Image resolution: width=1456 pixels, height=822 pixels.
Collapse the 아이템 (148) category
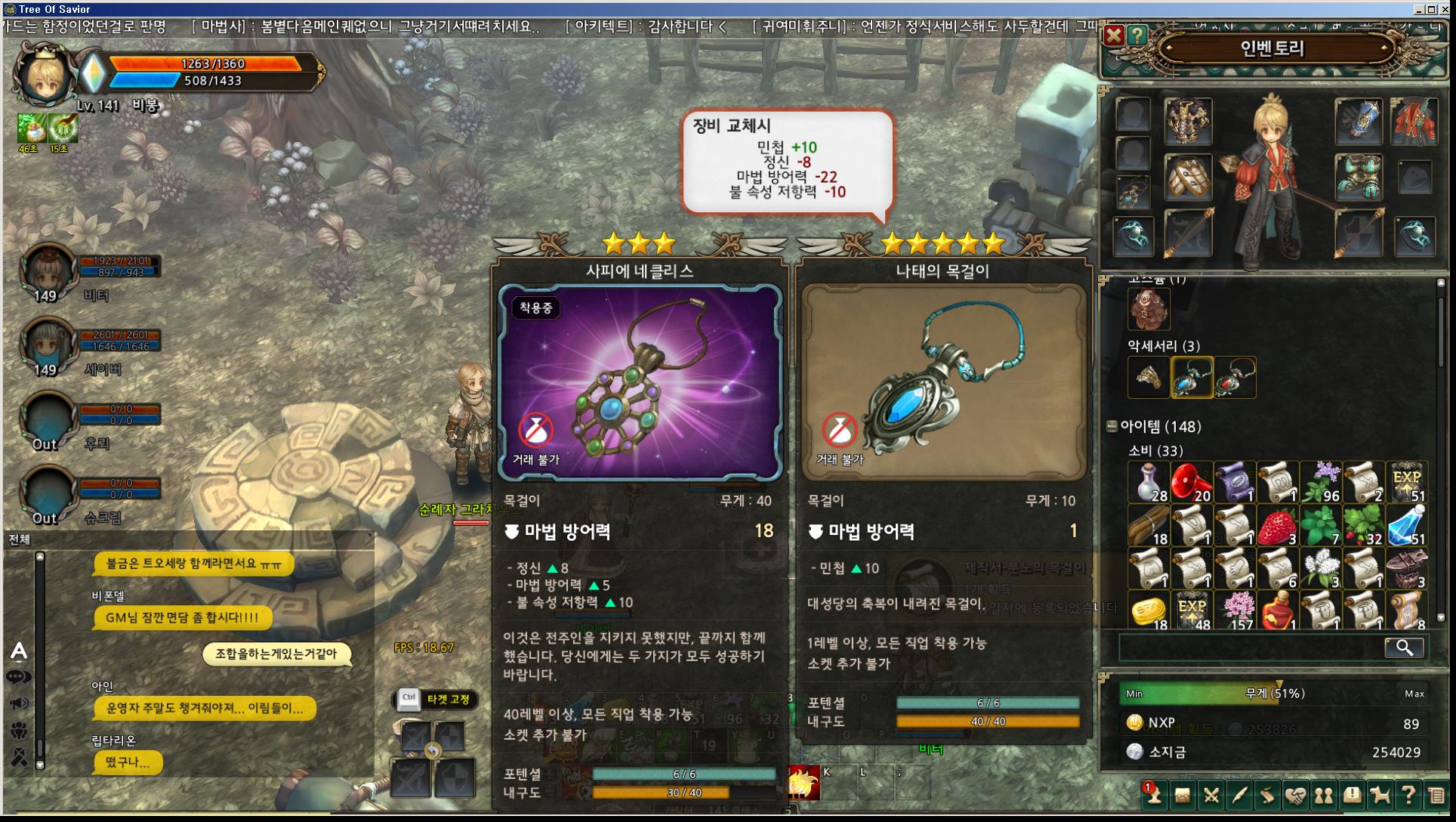(x=1112, y=426)
